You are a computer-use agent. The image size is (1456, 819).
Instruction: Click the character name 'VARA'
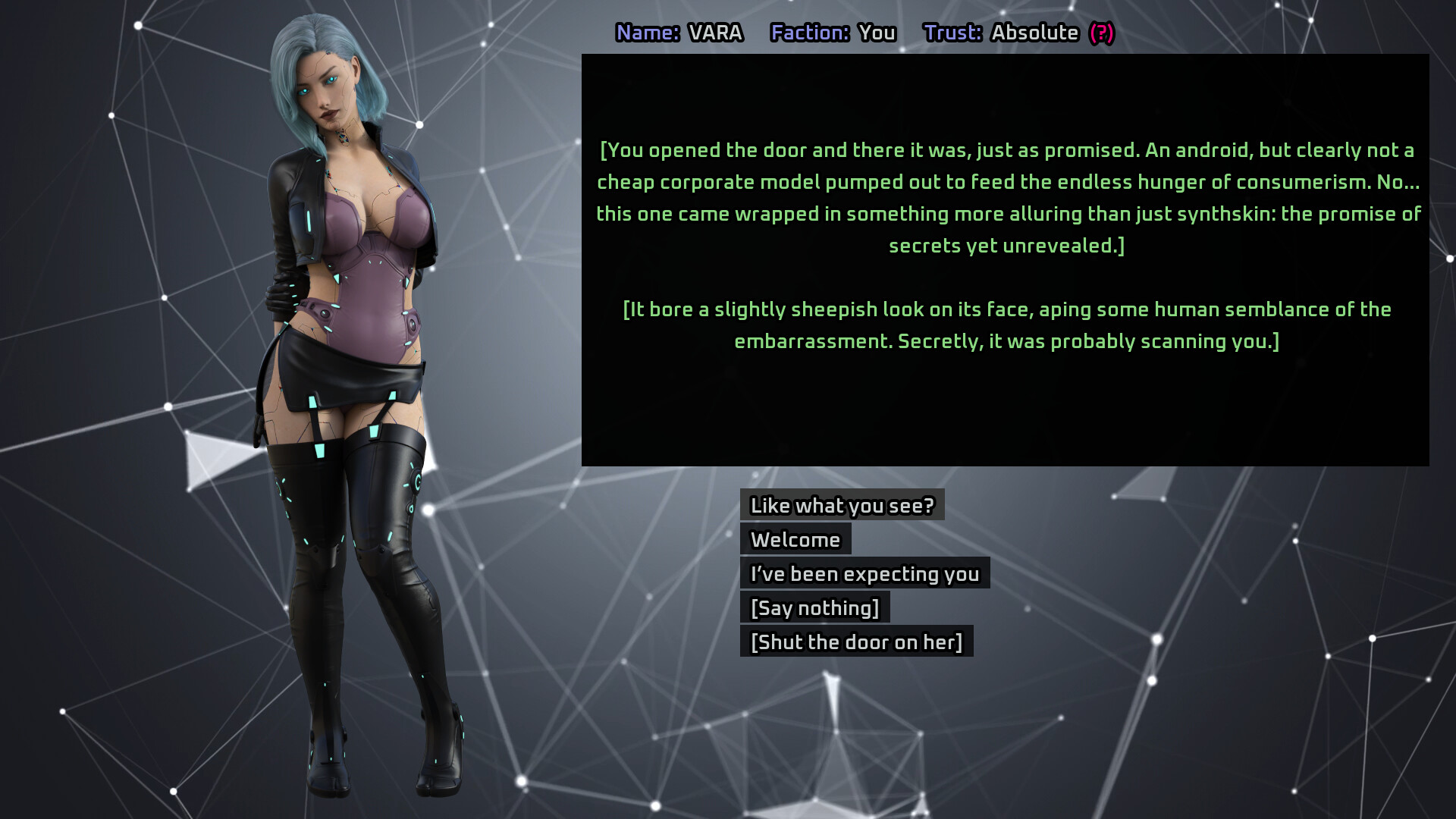click(715, 33)
